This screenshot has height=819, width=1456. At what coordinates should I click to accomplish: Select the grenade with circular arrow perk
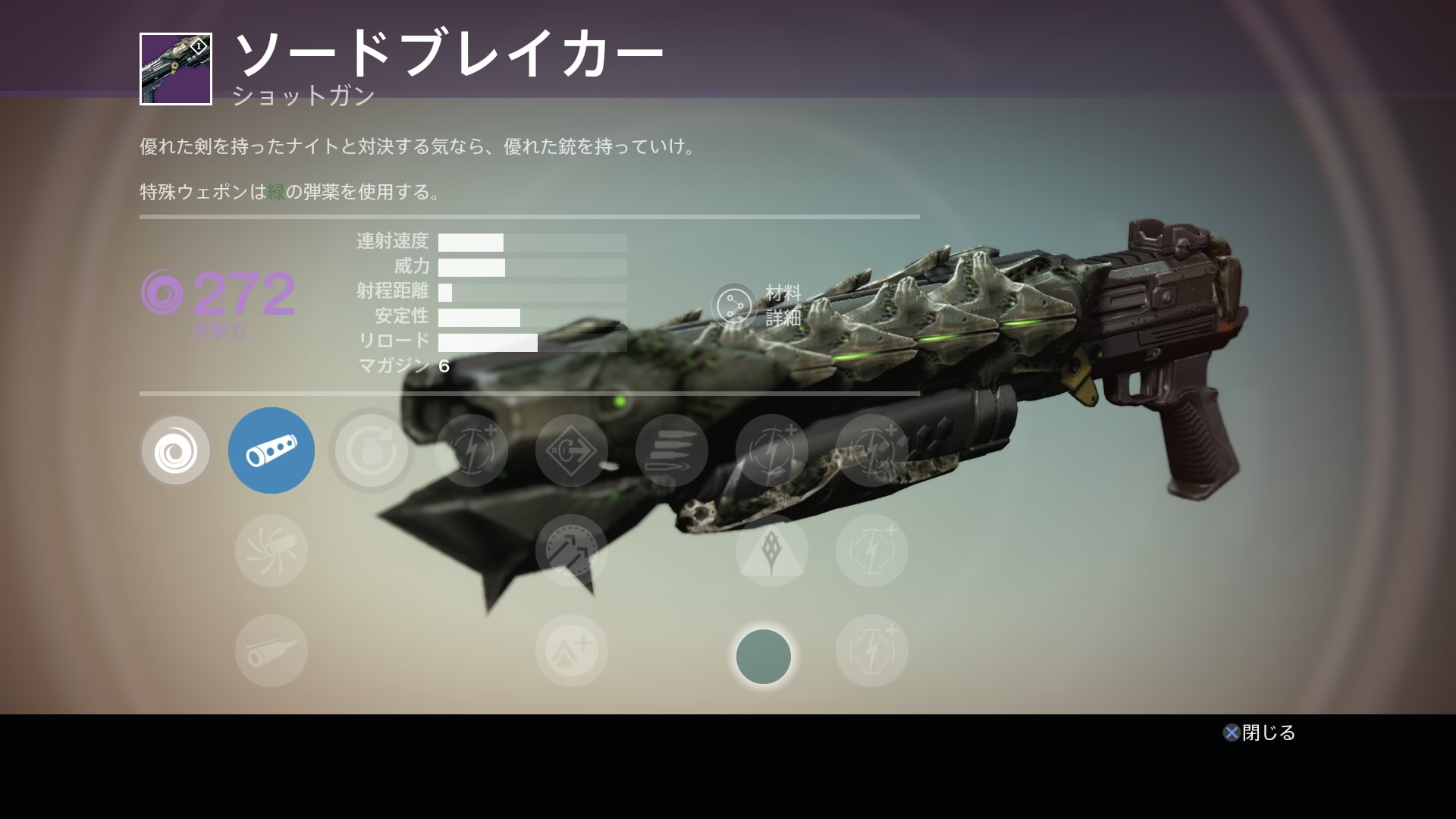tap(371, 451)
